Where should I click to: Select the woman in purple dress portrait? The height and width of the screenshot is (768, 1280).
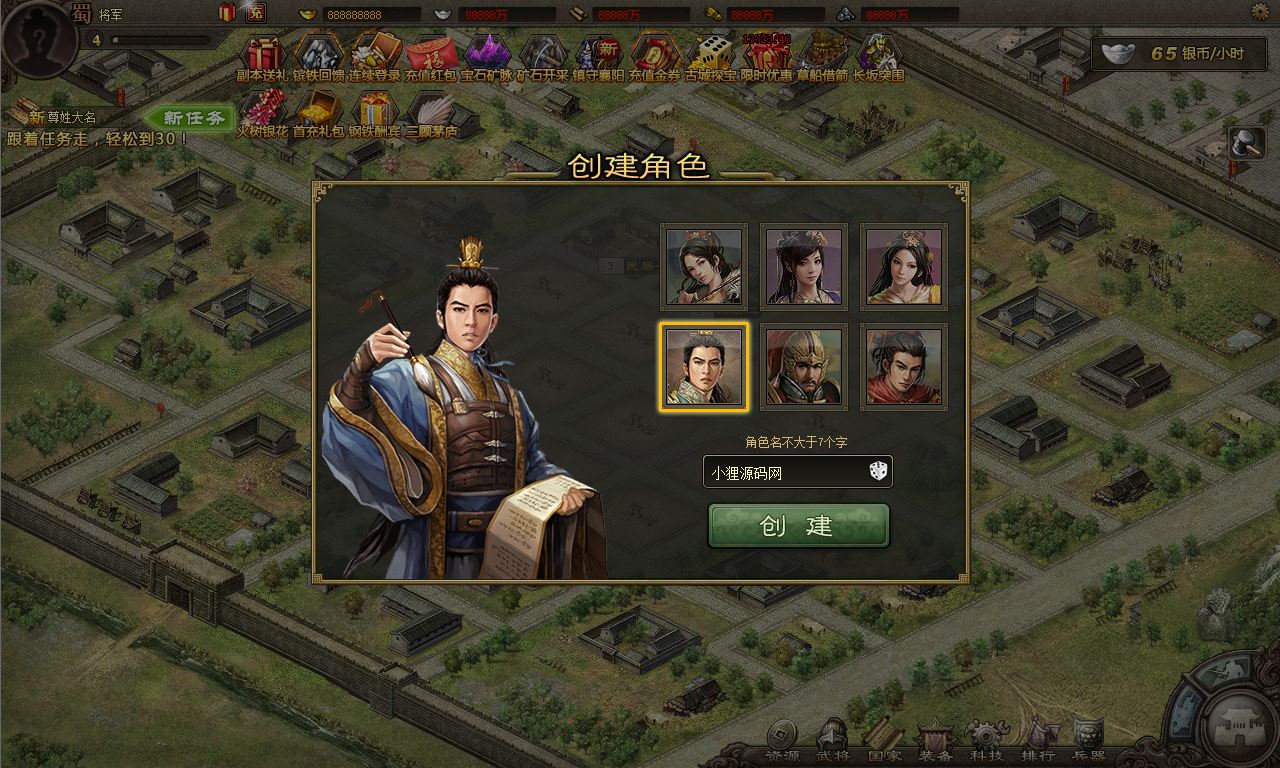tap(803, 266)
